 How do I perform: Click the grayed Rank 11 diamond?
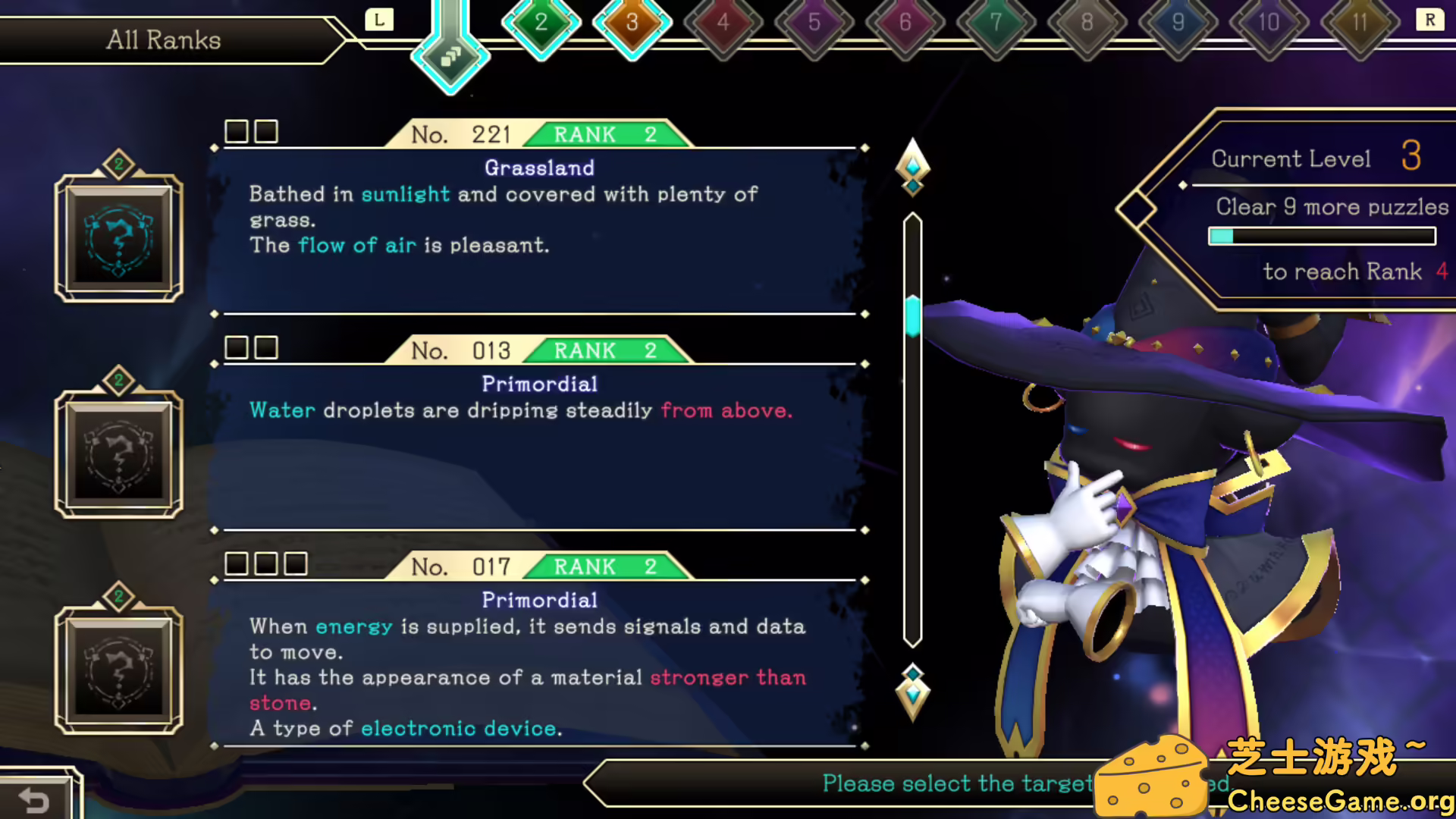tap(1358, 23)
